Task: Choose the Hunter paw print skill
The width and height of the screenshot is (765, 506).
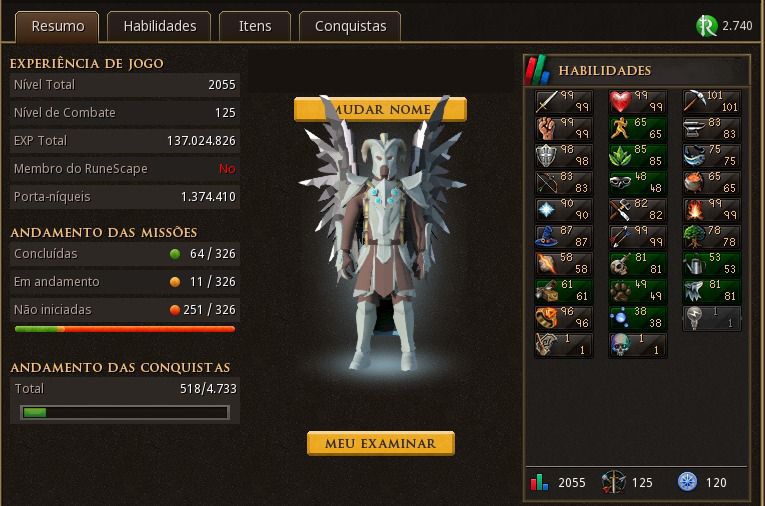Action: pos(637,291)
